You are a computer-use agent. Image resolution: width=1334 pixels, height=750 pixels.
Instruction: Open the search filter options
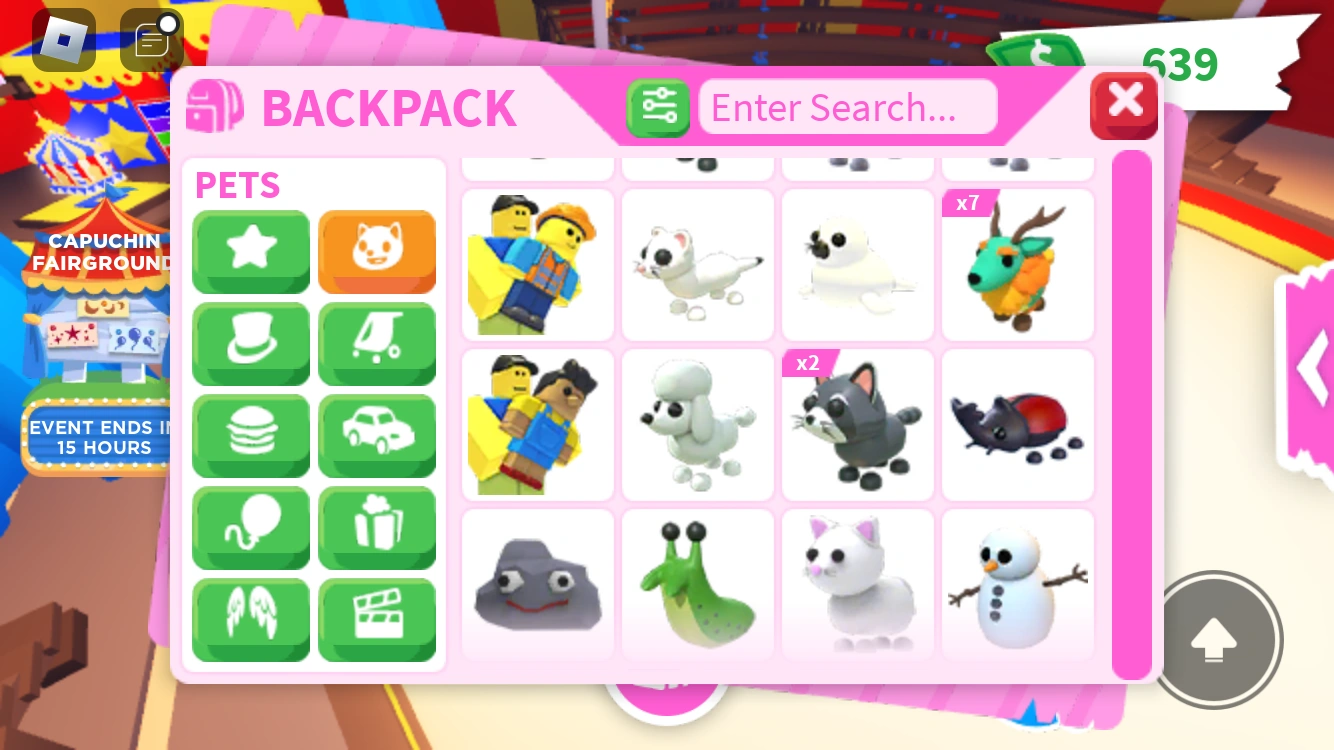tap(658, 106)
